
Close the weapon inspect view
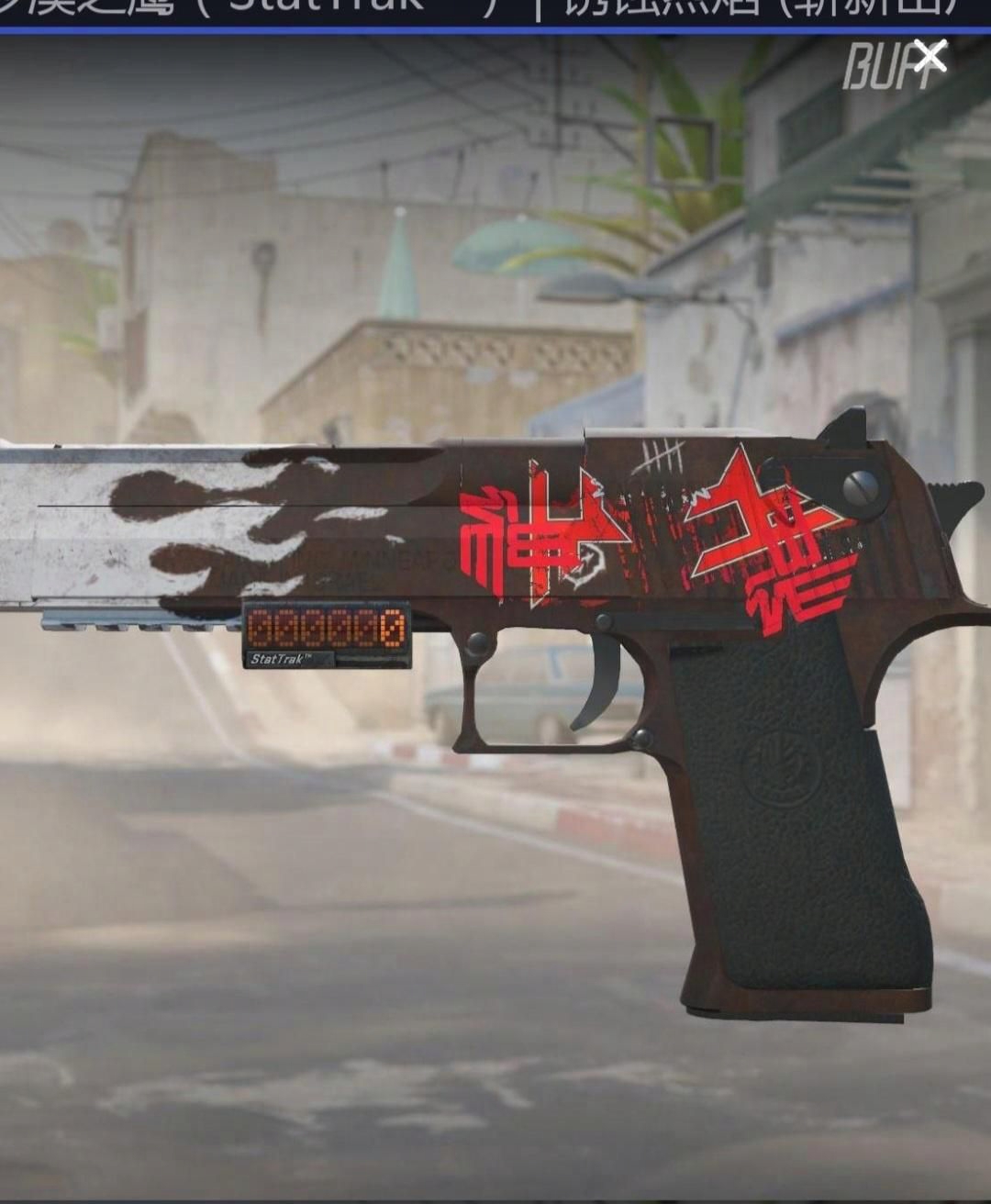coord(930,57)
